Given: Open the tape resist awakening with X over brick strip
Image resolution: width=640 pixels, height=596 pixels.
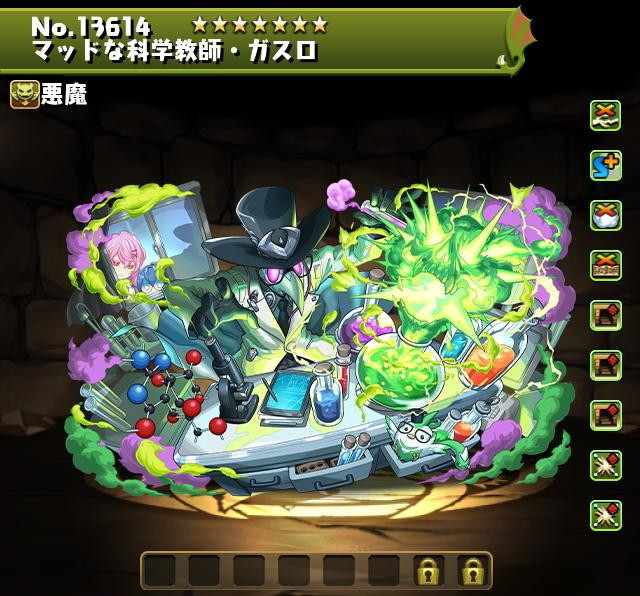Looking at the screenshot, I should click(604, 265).
